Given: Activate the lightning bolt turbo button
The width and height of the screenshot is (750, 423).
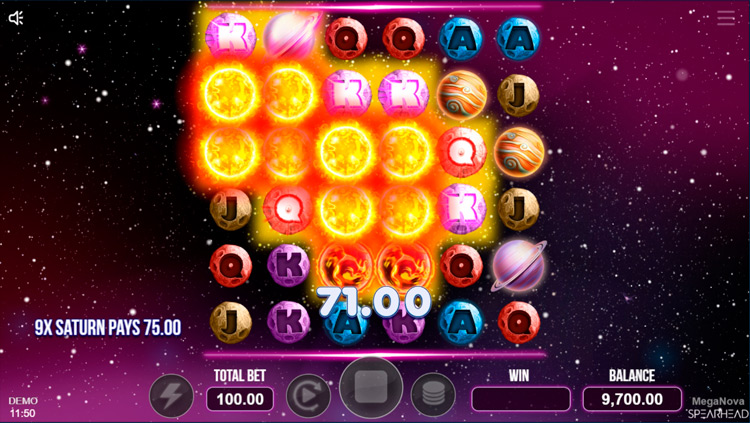Looking at the screenshot, I should click(171, 396).
